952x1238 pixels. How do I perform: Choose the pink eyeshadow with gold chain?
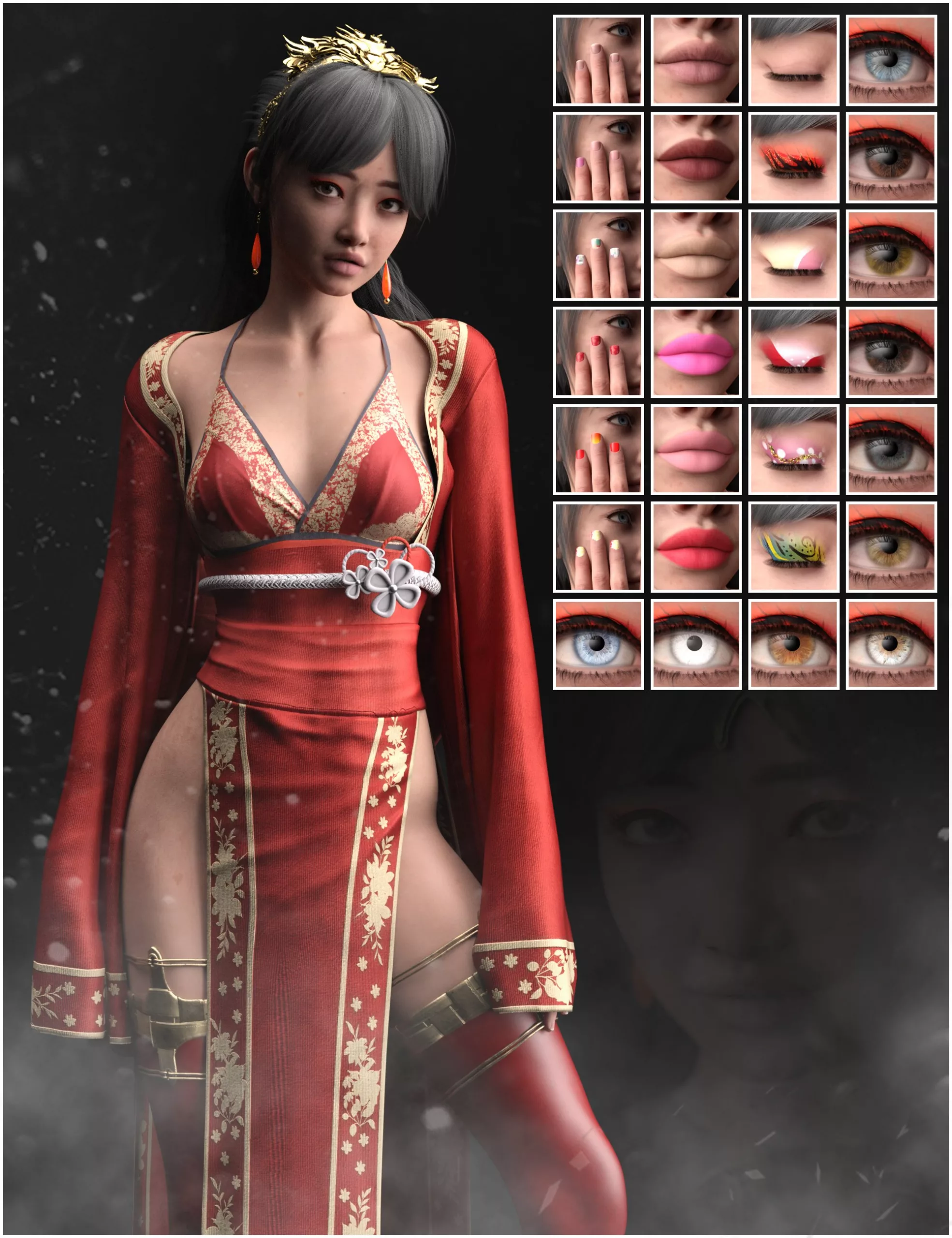793,450
